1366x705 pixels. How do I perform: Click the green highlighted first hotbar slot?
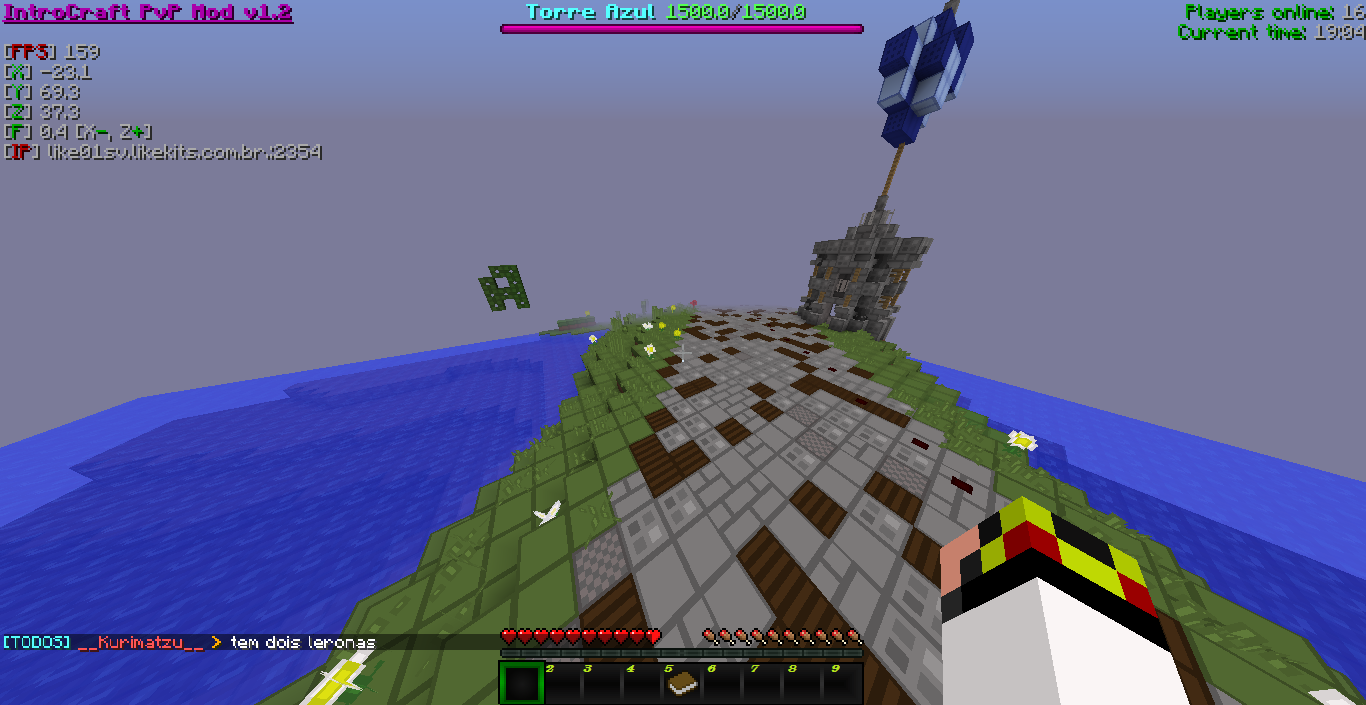click(520, 683)
